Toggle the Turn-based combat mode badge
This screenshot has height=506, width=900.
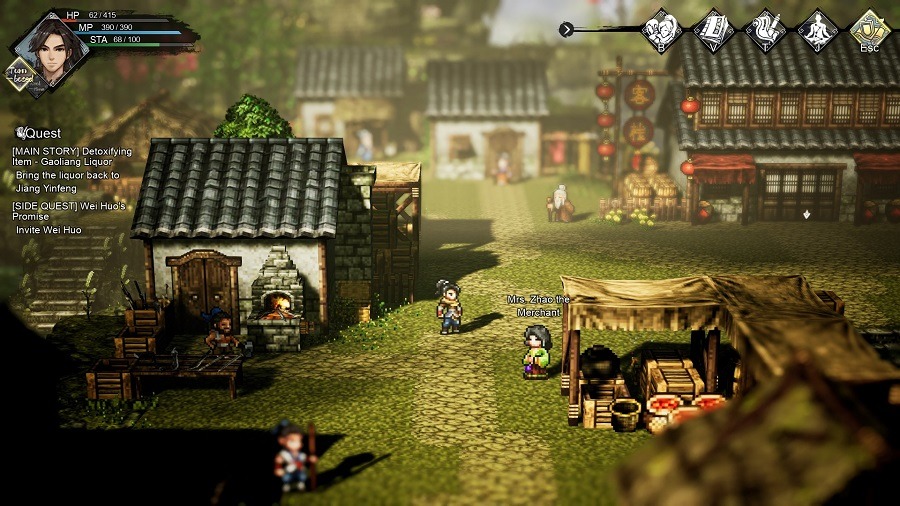click(19, 76)
